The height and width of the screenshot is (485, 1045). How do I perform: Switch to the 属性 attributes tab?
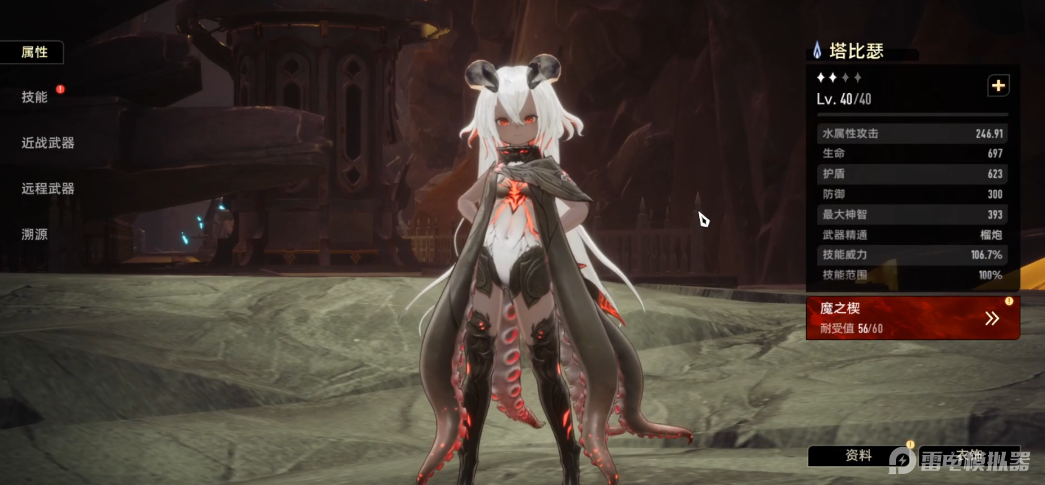[x=34, y=52]
